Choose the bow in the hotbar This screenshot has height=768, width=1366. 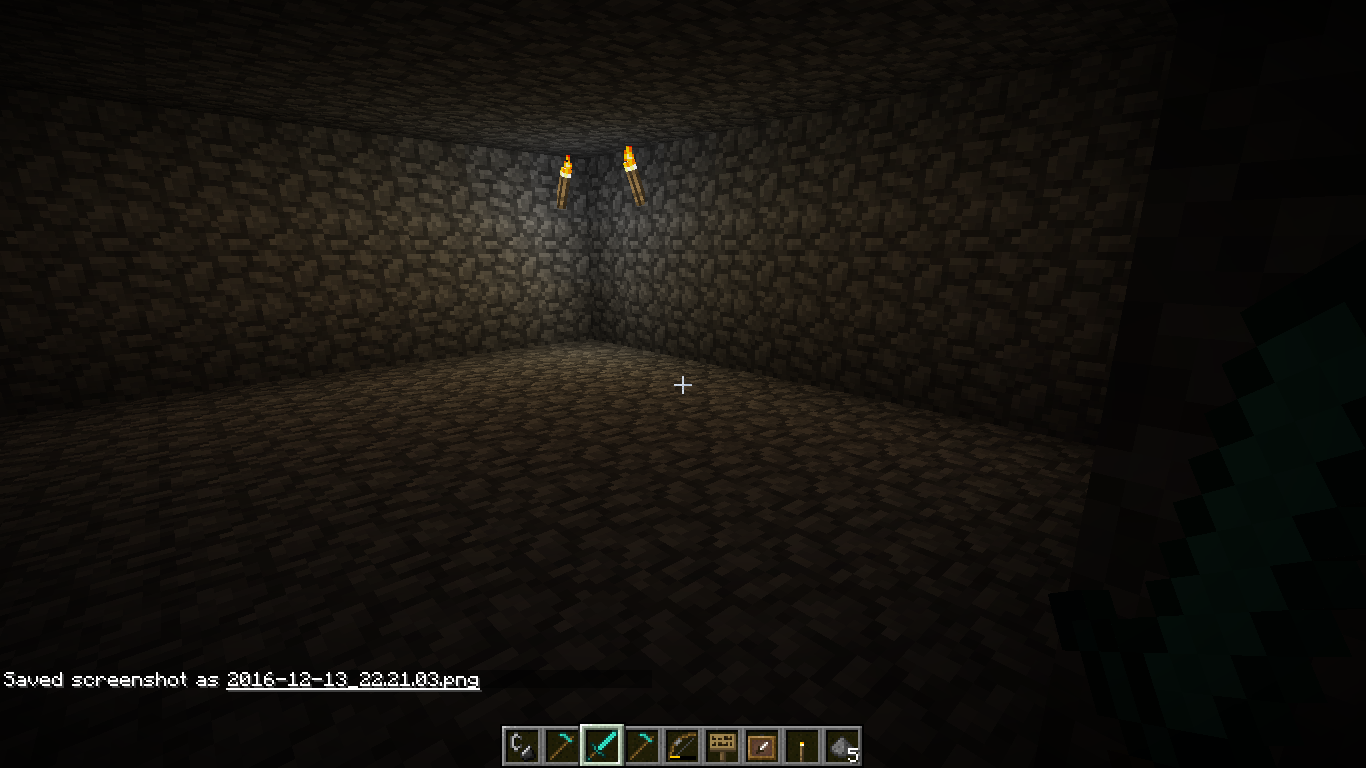tap(681, 746)
